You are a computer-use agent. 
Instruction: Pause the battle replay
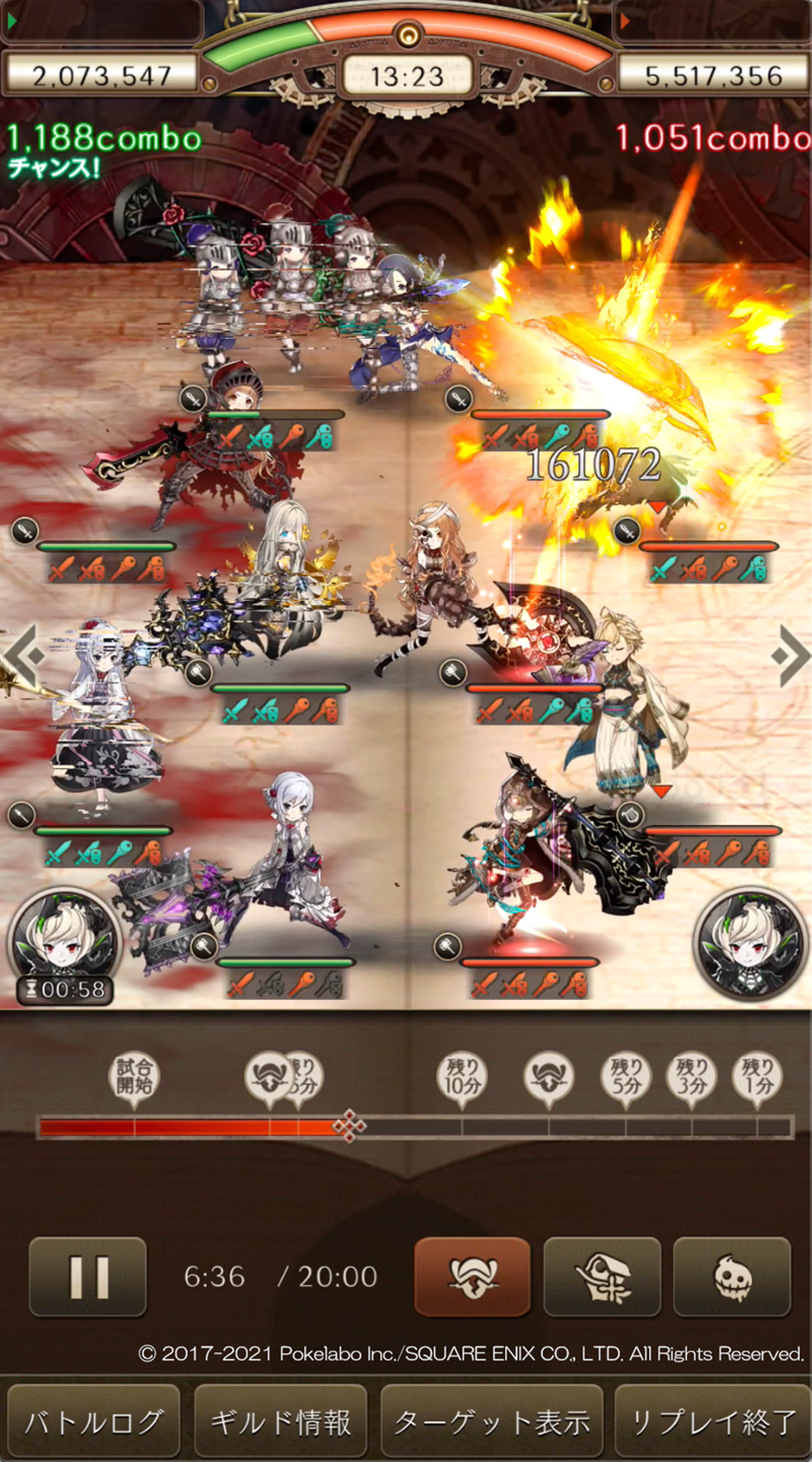tap(88, 1276)
